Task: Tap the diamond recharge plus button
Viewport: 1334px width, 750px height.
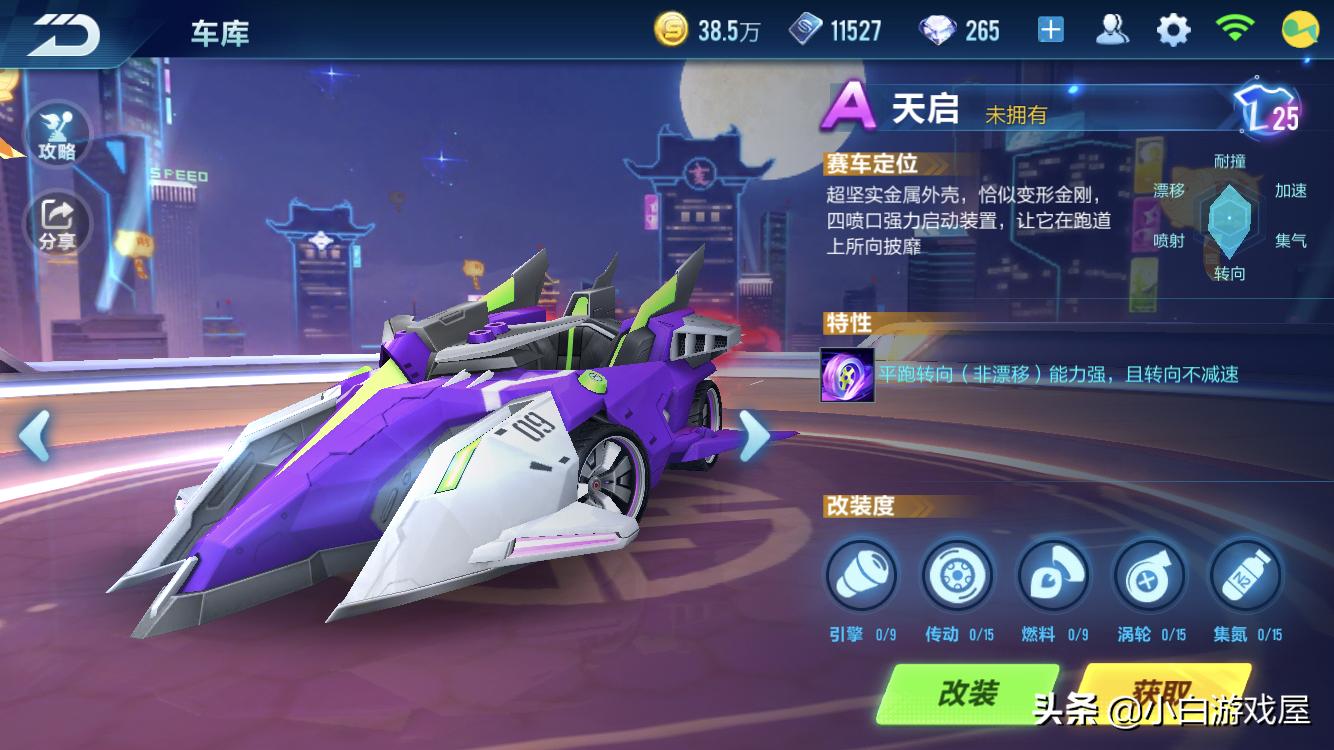Action: [1049, 30]
